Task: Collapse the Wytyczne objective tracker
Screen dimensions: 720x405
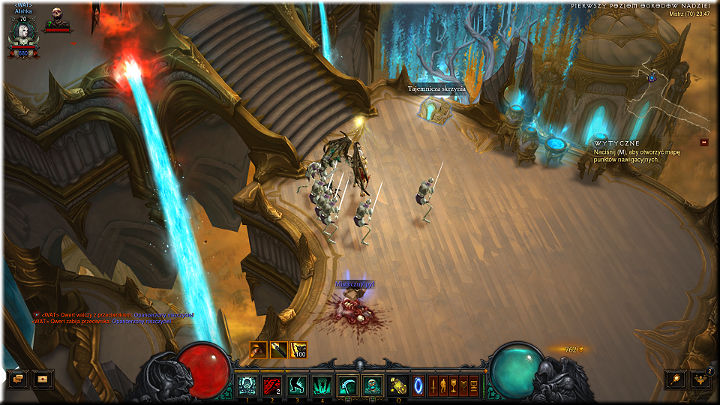Action: click(703, 142)
